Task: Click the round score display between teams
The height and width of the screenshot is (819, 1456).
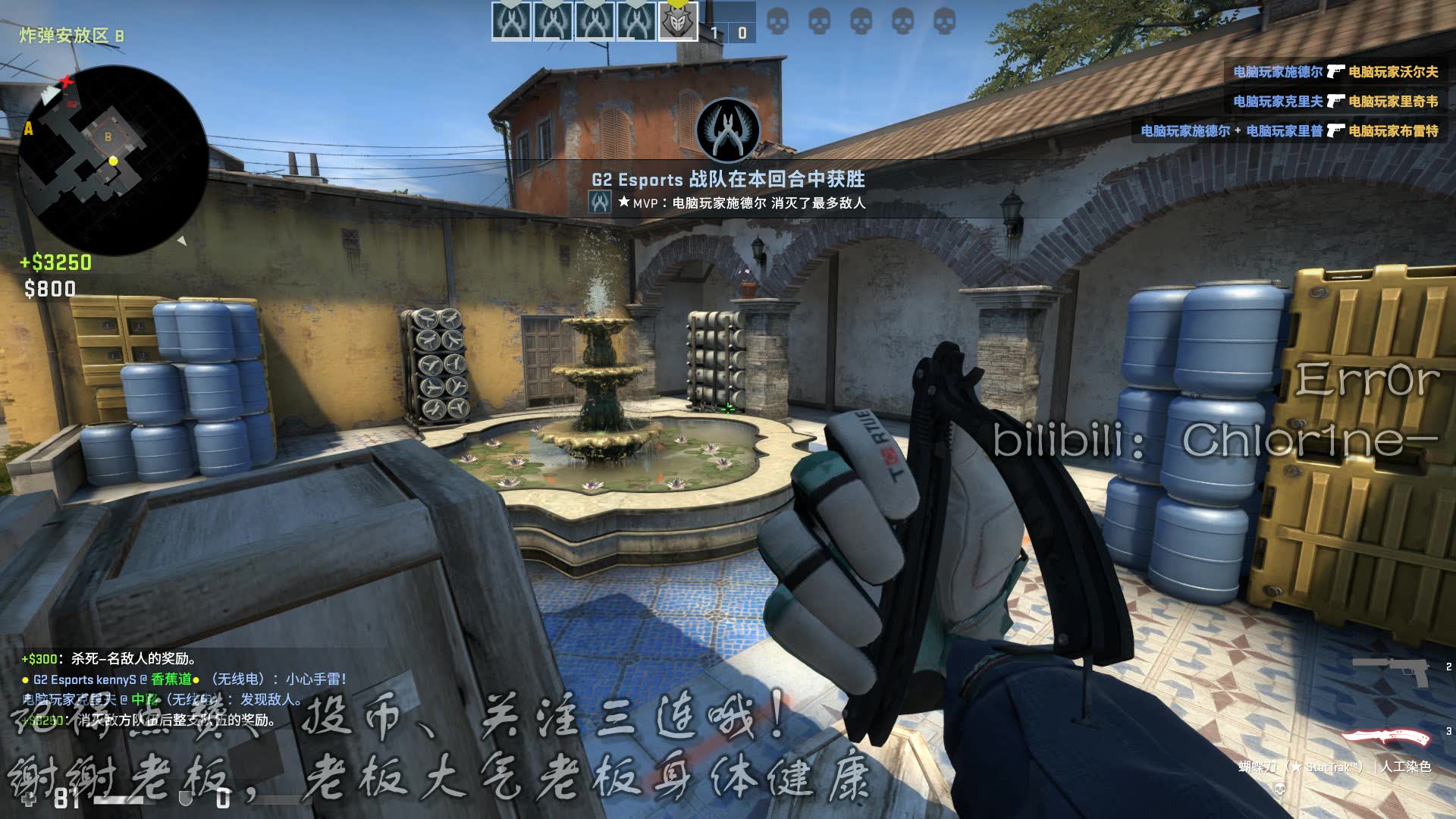Action: click(730, 32)
